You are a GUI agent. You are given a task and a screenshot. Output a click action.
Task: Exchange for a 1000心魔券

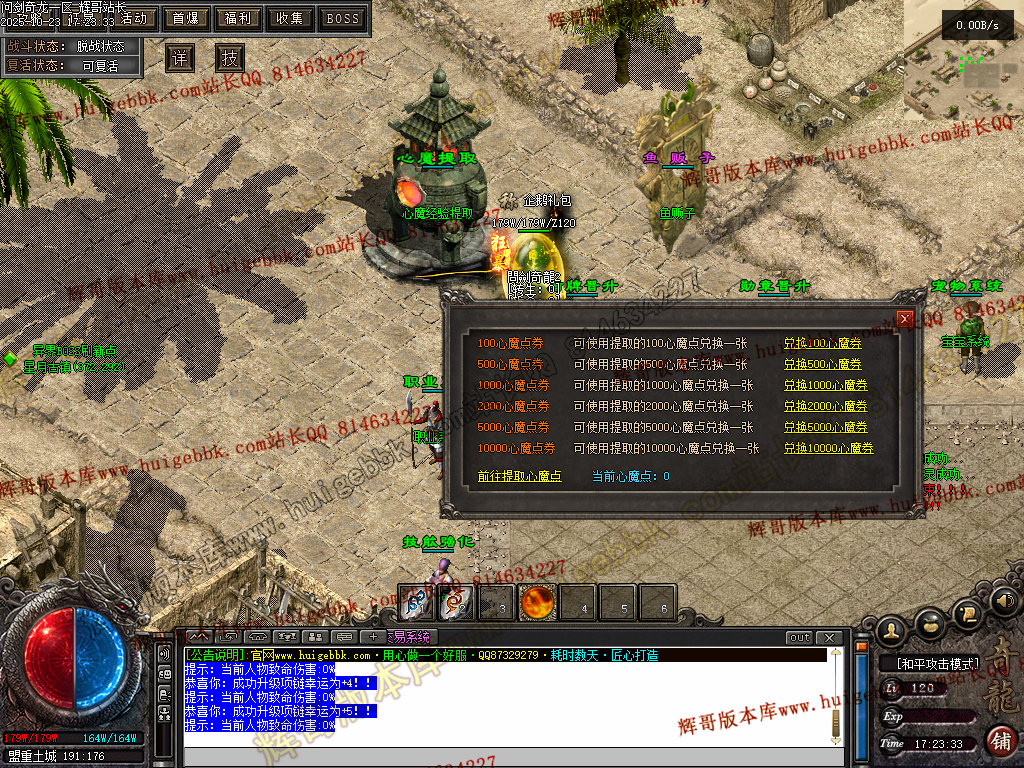(825, 385)
